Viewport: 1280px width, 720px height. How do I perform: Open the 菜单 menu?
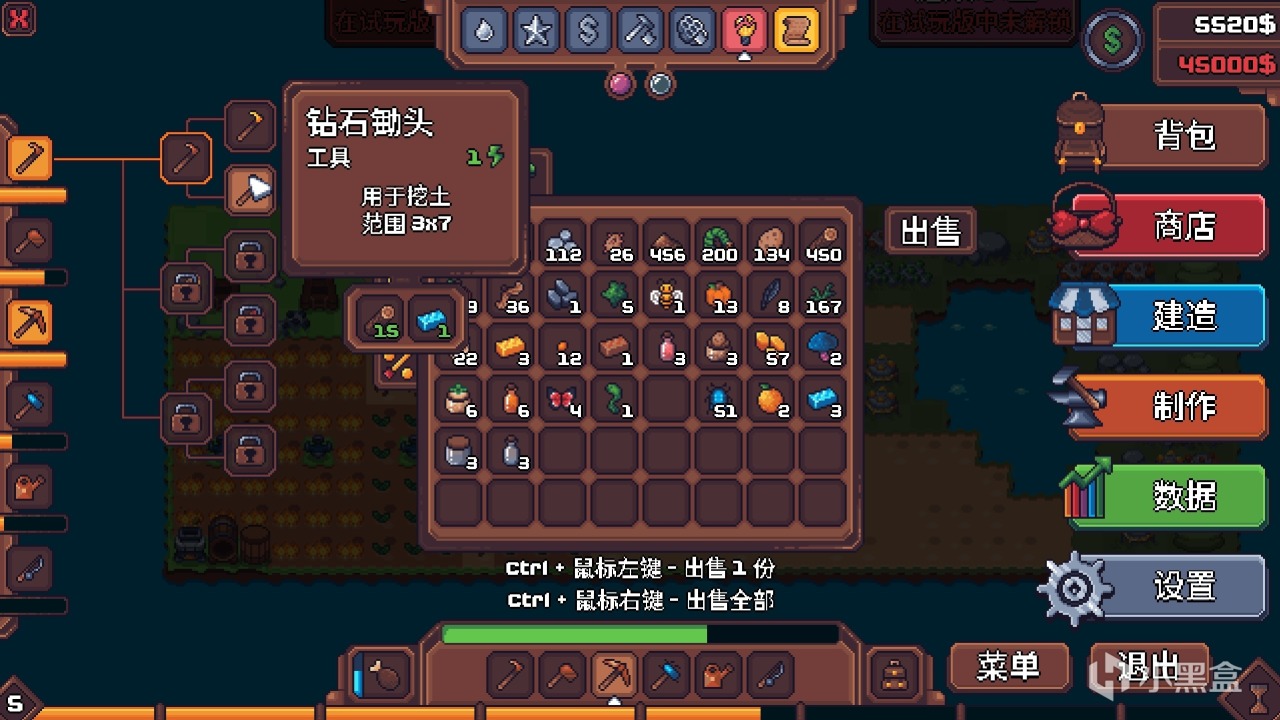click(x=1008, y=666)
